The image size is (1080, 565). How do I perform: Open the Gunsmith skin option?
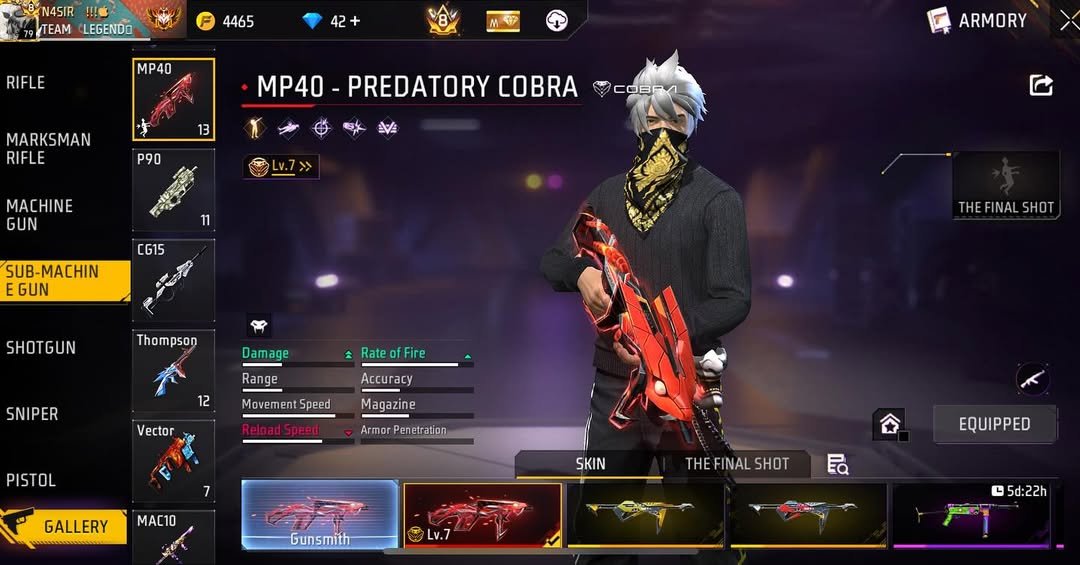[x=320, y=515]
